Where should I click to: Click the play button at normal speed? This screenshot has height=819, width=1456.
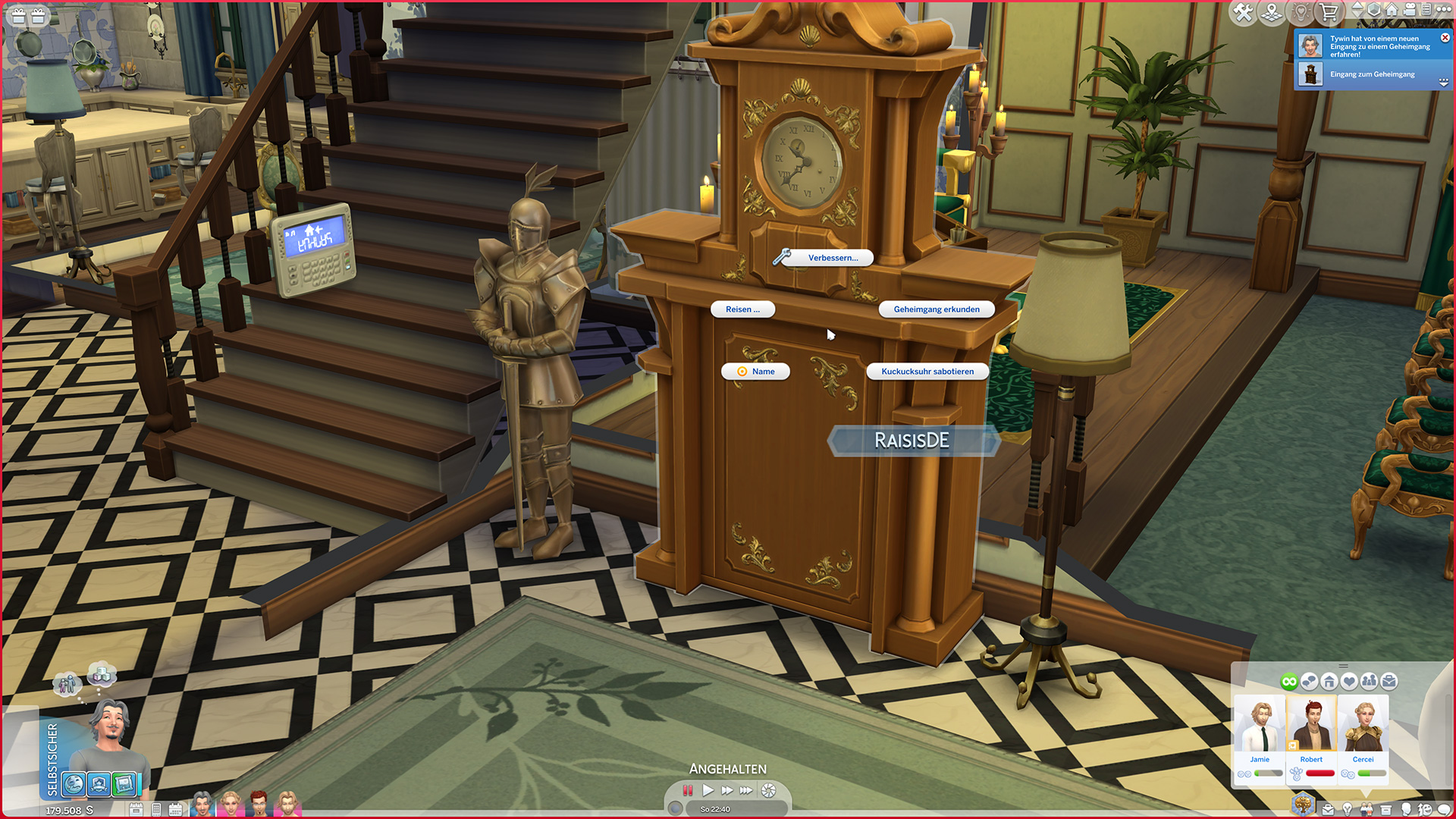point(708,790)
